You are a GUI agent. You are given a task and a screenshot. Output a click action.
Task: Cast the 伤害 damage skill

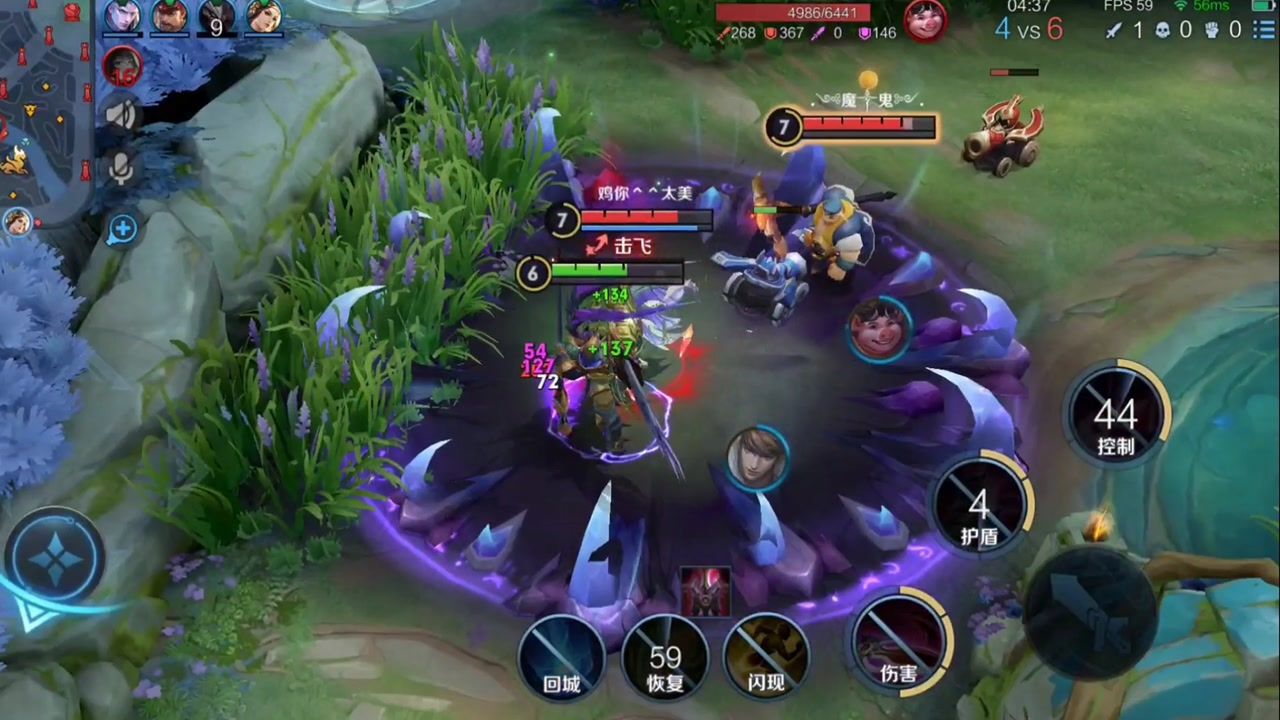898,640
